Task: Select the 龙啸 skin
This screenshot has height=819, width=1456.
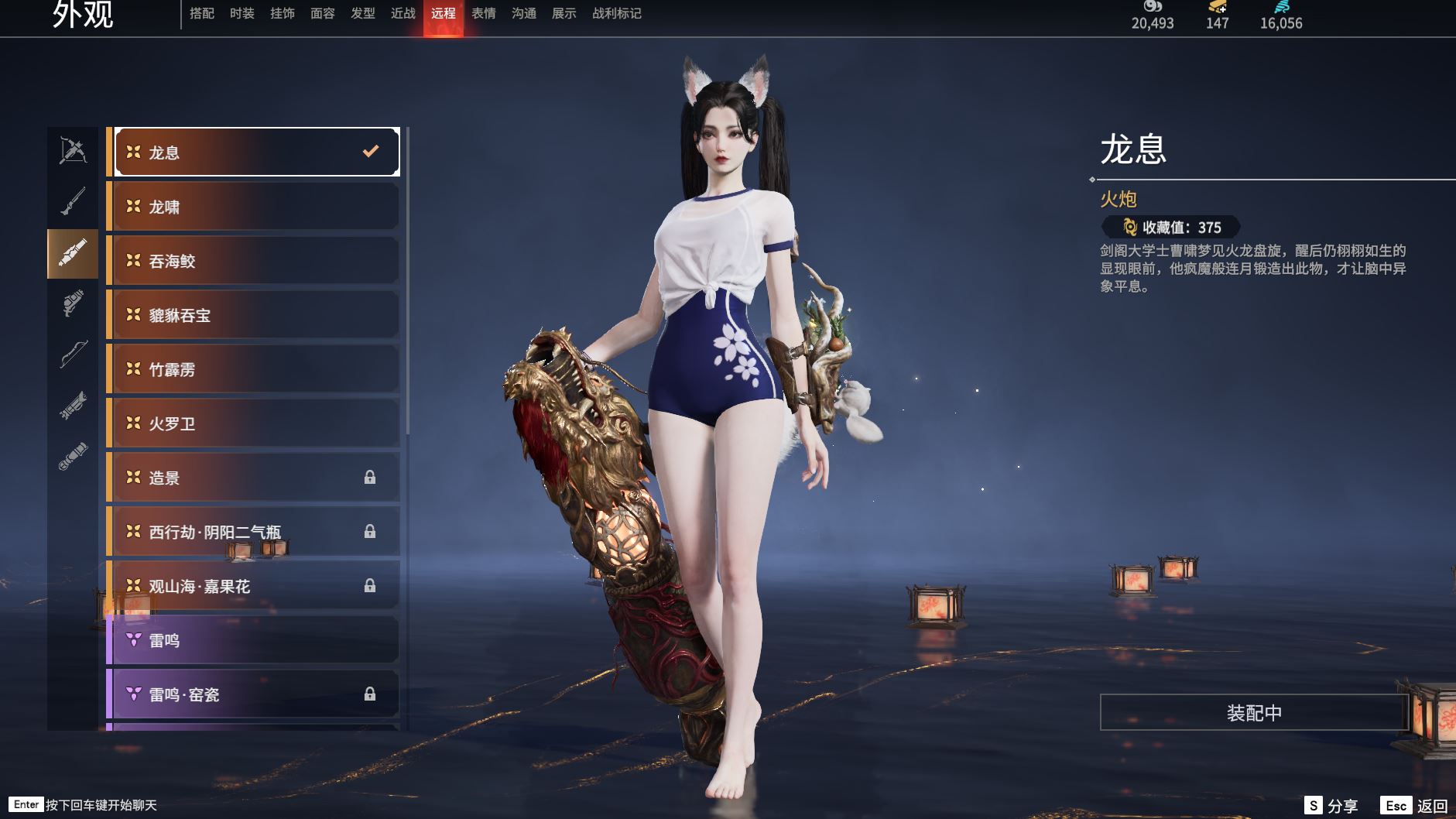Action: tap(255, 207)
